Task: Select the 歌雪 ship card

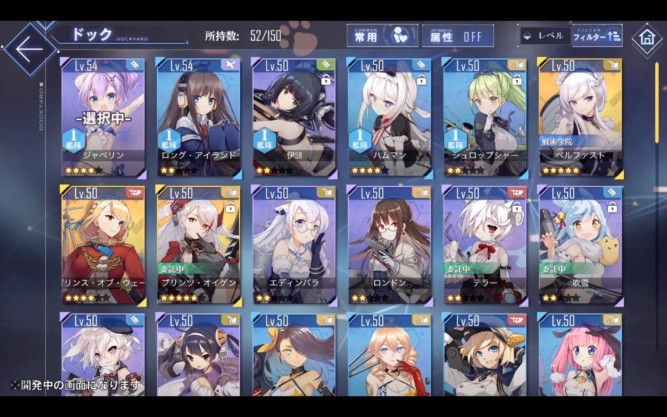Action: (580, 244)
